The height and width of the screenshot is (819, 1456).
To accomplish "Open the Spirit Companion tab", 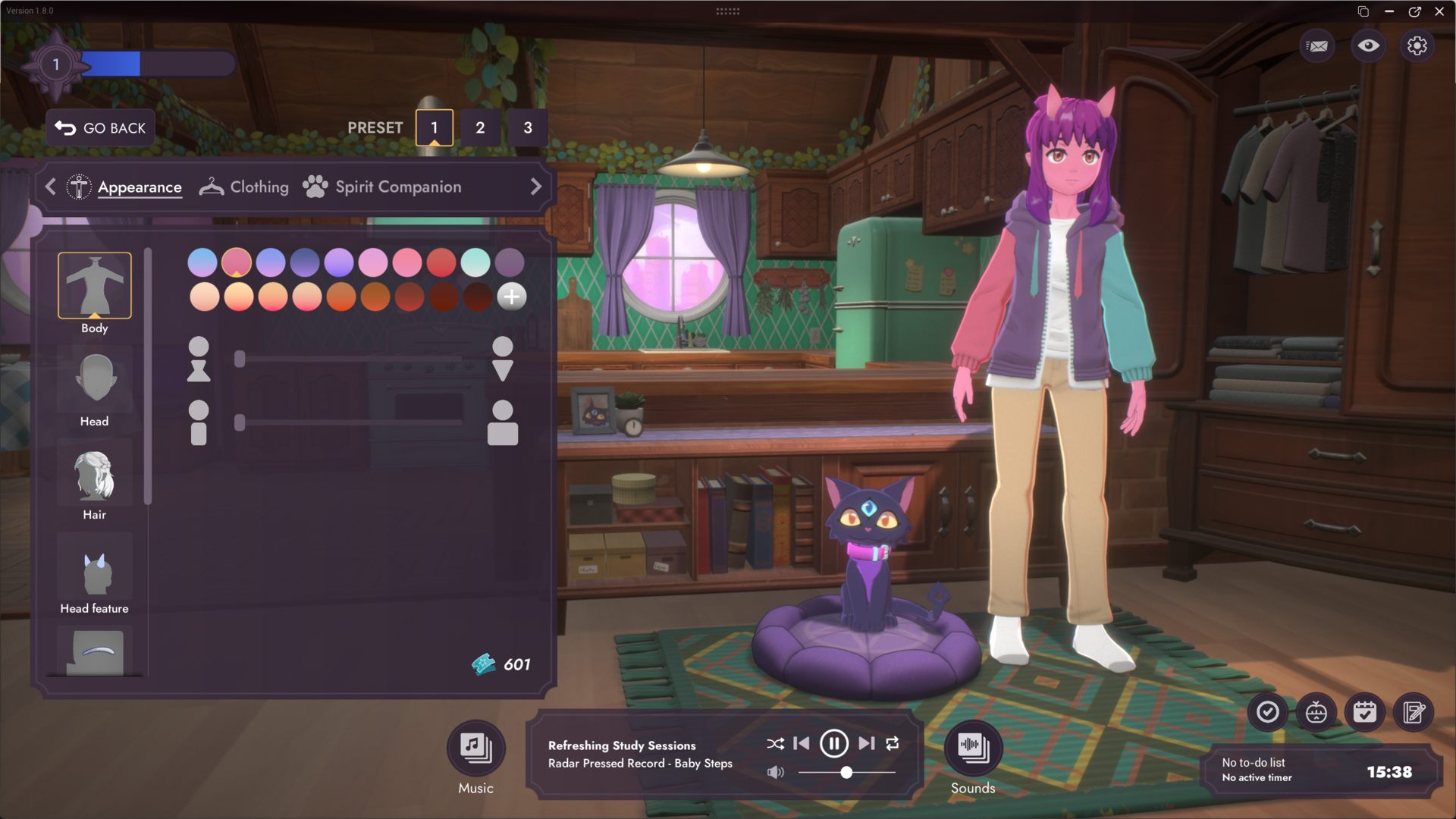I will (x=382, y=187).
